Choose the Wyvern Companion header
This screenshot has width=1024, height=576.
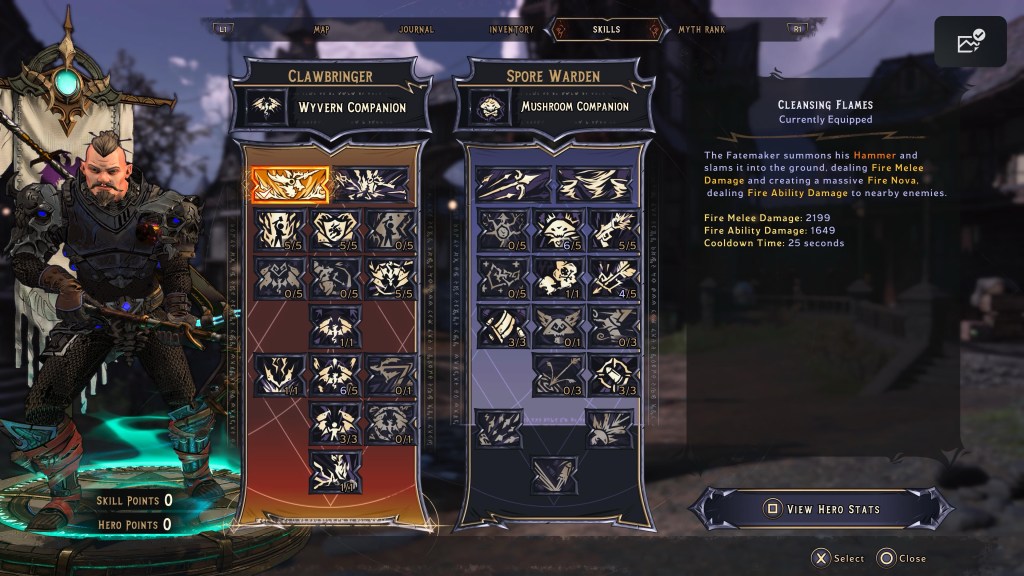tap(334, 107)
